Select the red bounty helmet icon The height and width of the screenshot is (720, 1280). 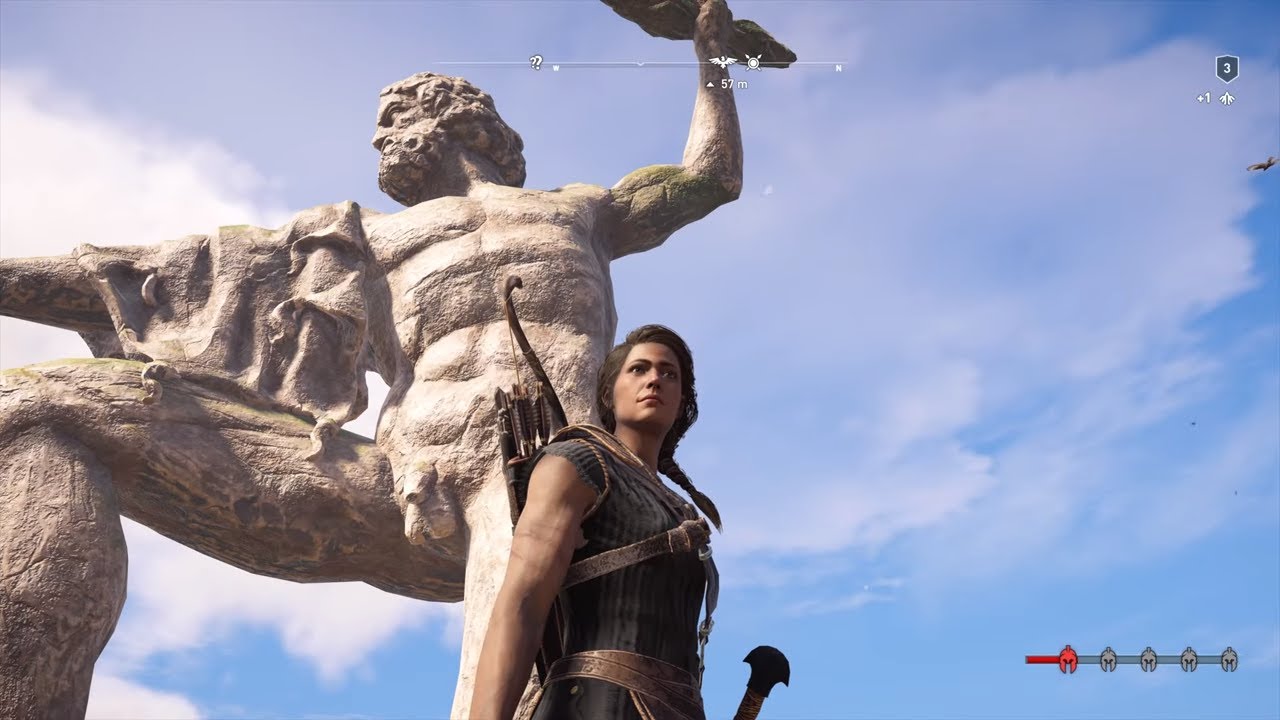tap(1068, 659)
